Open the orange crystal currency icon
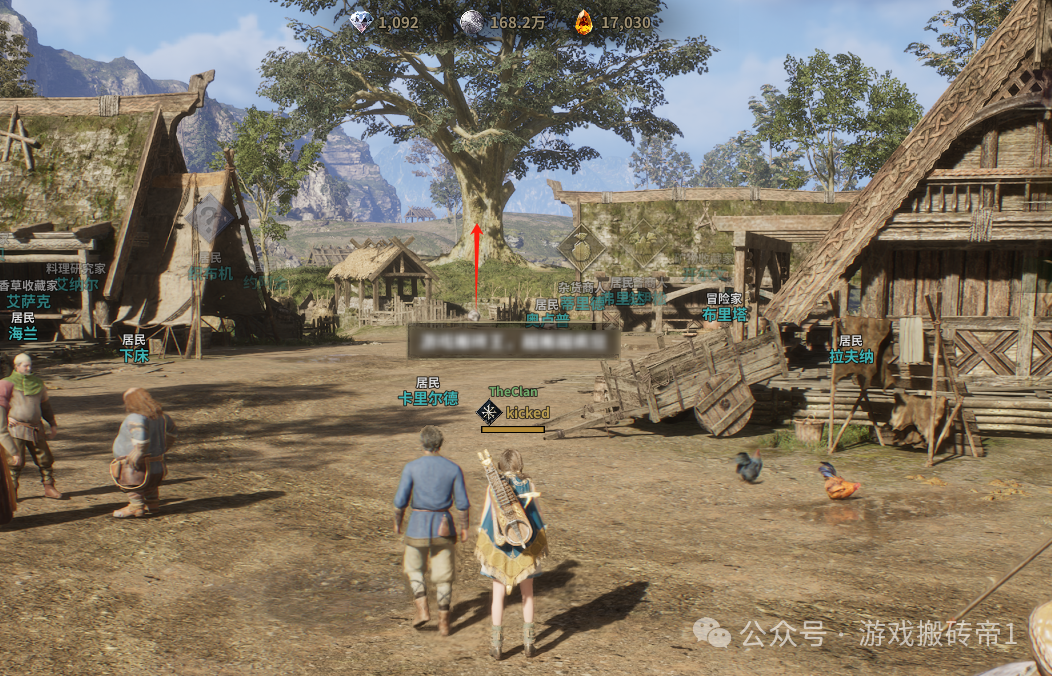 [583, 21]
